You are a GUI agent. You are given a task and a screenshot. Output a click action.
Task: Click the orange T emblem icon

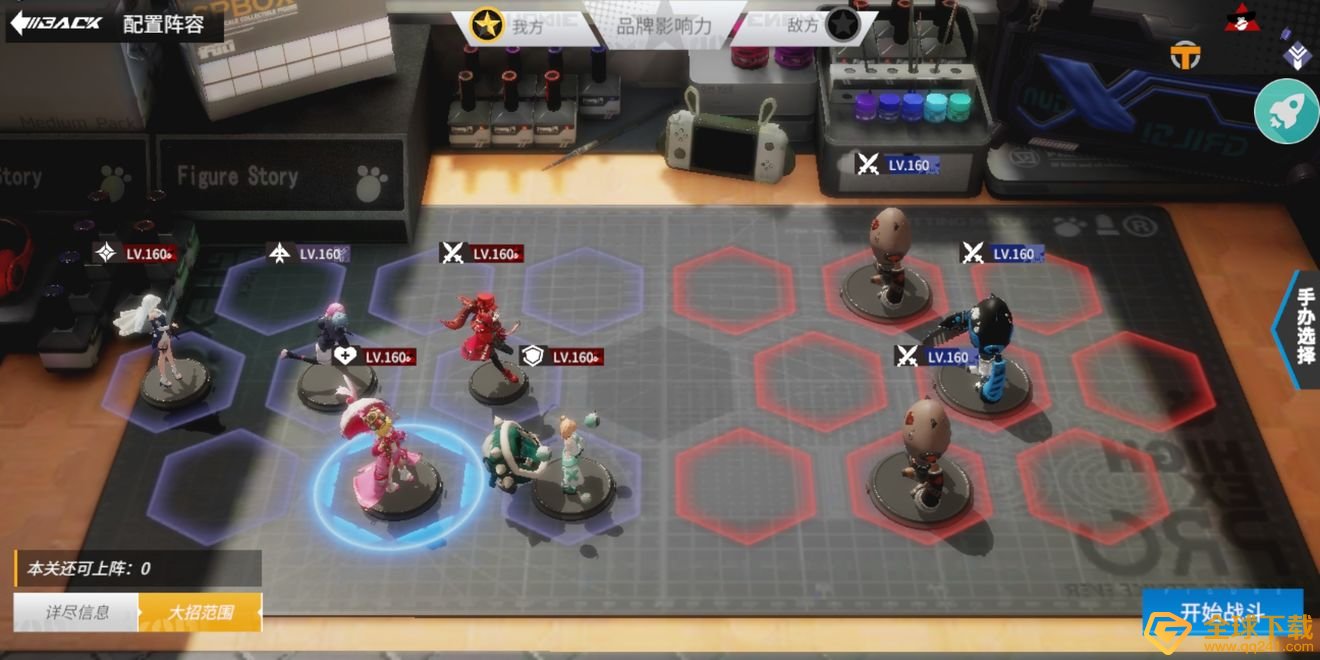[x=1185, y=57]
